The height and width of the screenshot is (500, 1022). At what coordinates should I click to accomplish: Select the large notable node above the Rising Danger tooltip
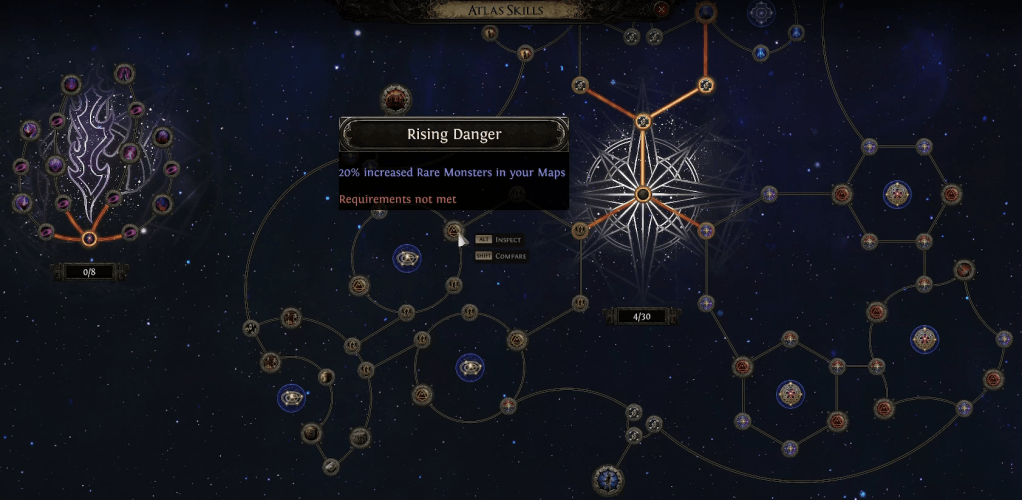point(396,99)
